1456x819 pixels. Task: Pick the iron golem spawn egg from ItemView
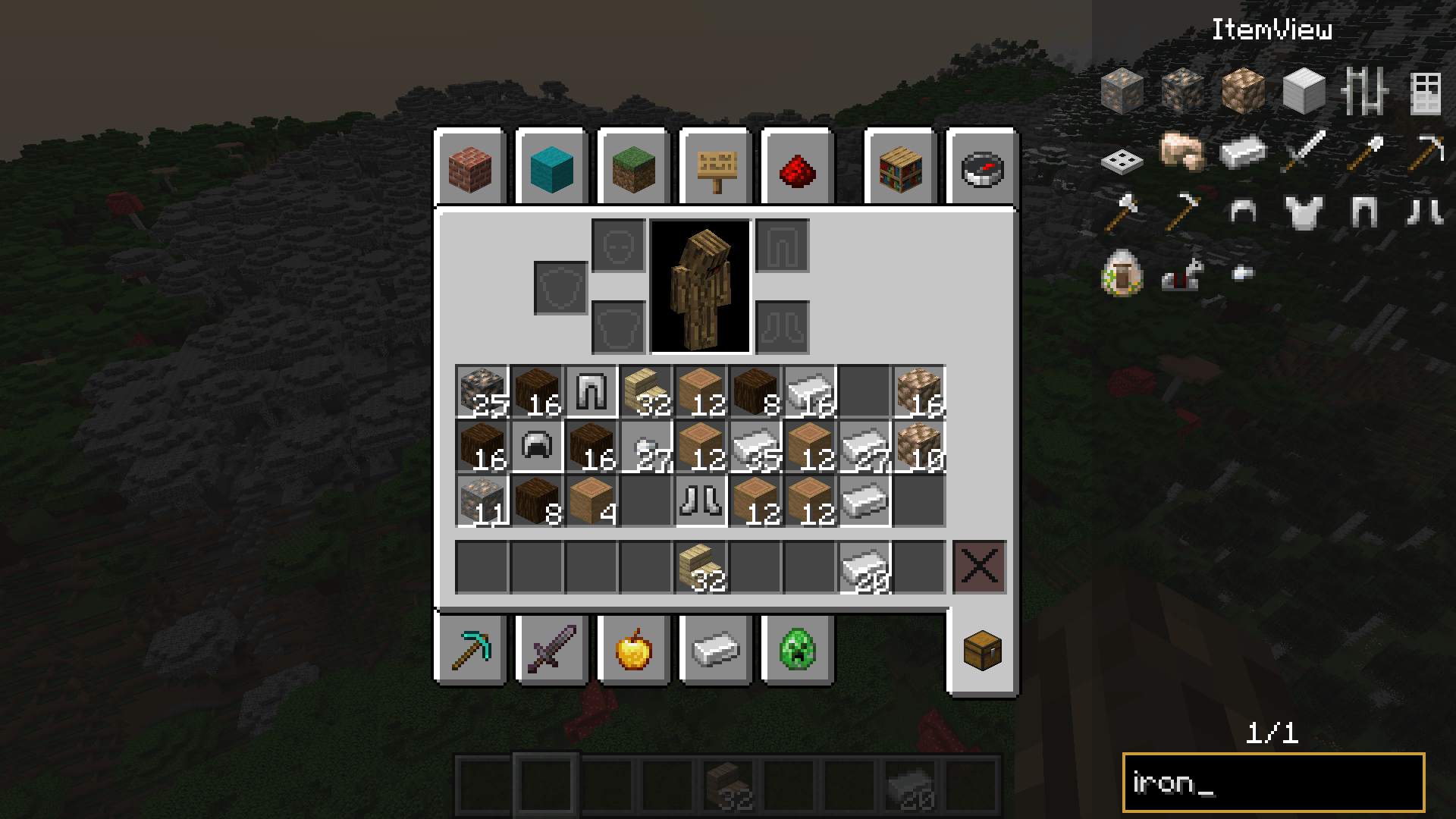click(1121, 275)
